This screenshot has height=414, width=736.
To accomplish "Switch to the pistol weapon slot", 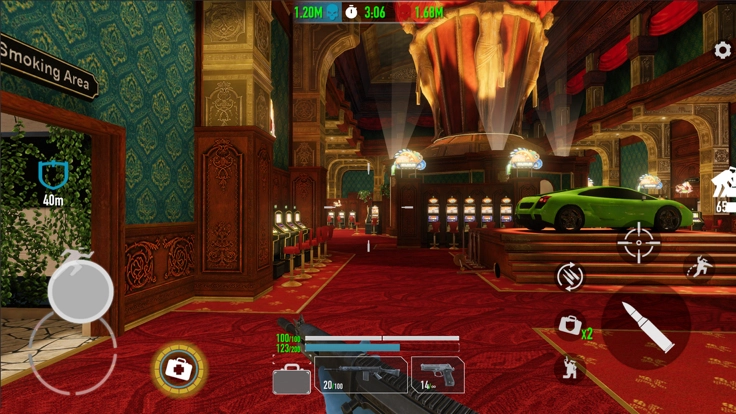I will [x=437, y=375].
